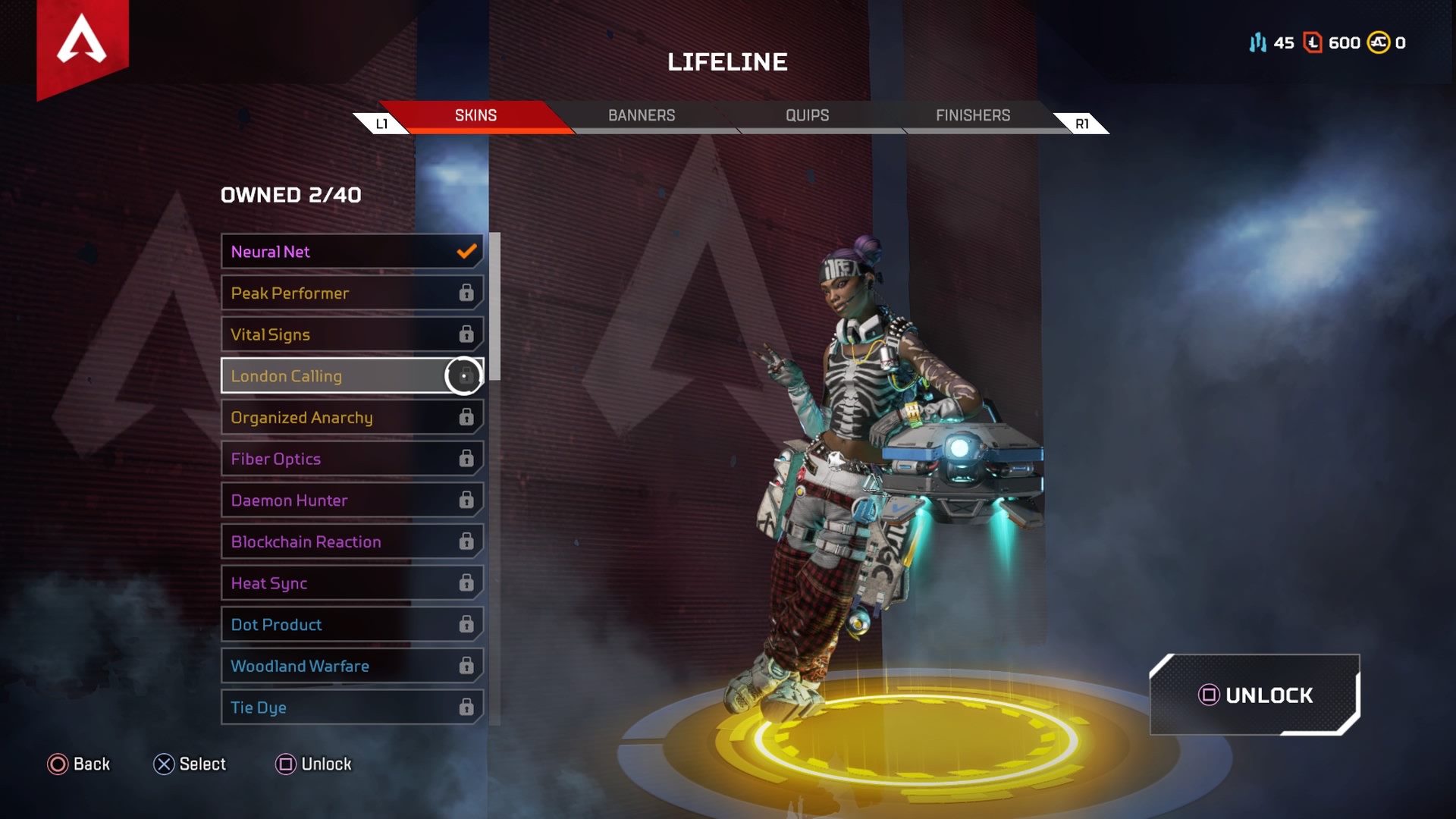Open the QUIPS tab
This screenshot has width=1456, height=819.
point(807,115)
